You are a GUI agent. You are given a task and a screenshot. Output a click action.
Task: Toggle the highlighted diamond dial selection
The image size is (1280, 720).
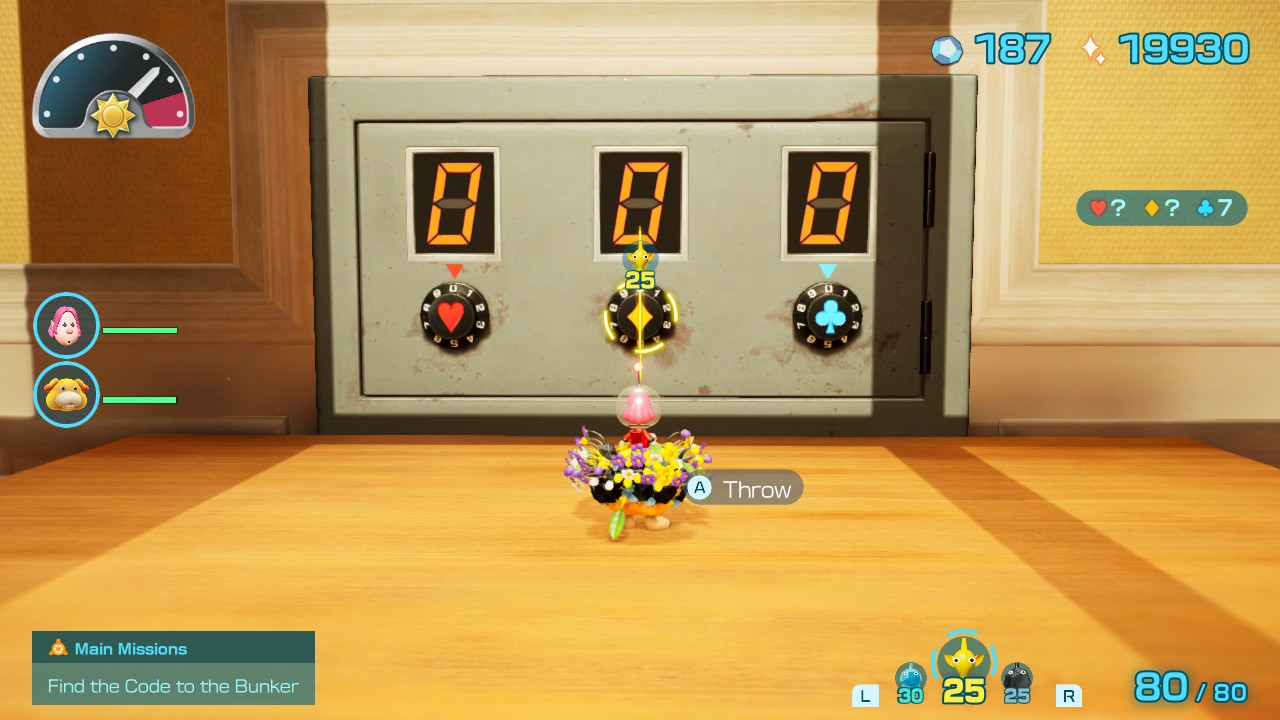(x=641, y=320)
